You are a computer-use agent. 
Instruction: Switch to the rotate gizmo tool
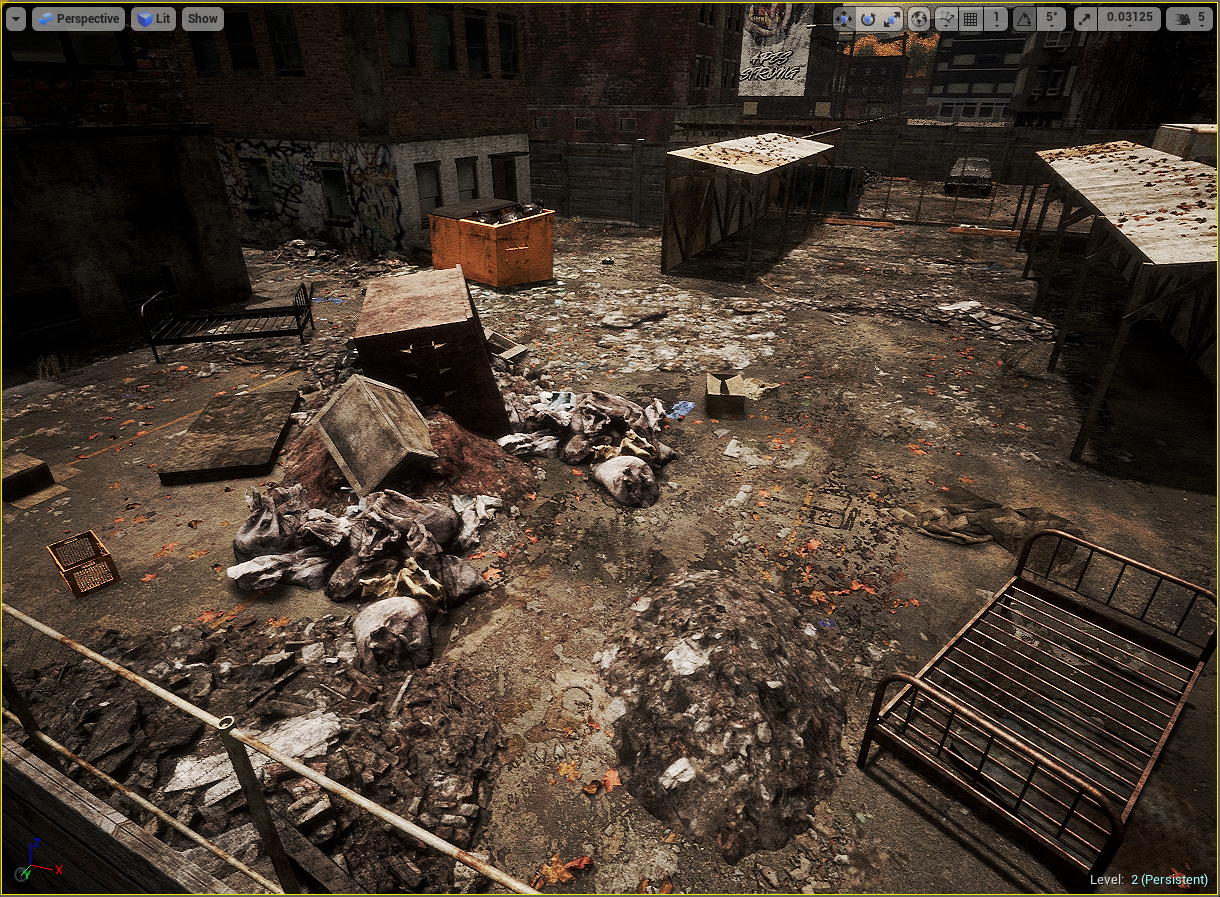[868, 19]
